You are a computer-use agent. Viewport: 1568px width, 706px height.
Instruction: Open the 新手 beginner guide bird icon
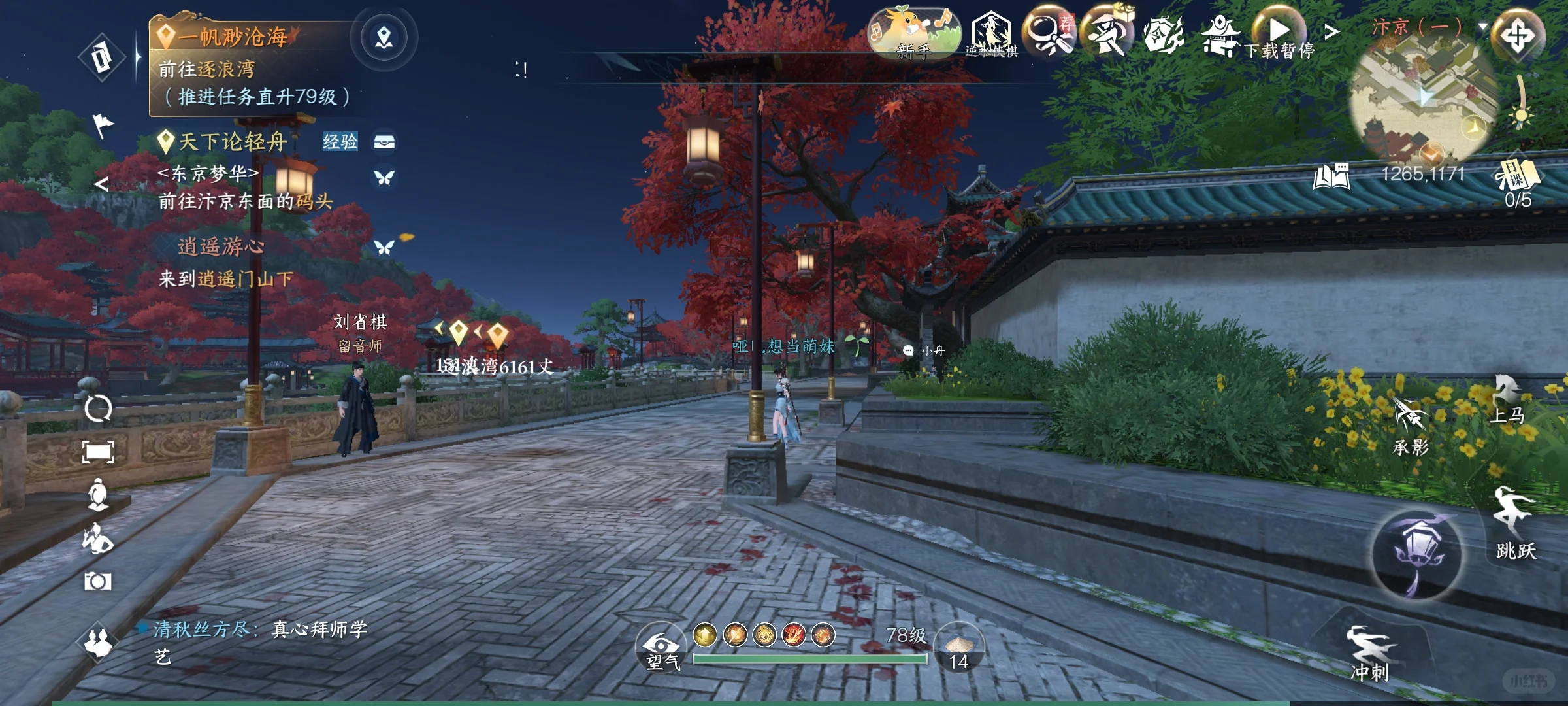913,34
